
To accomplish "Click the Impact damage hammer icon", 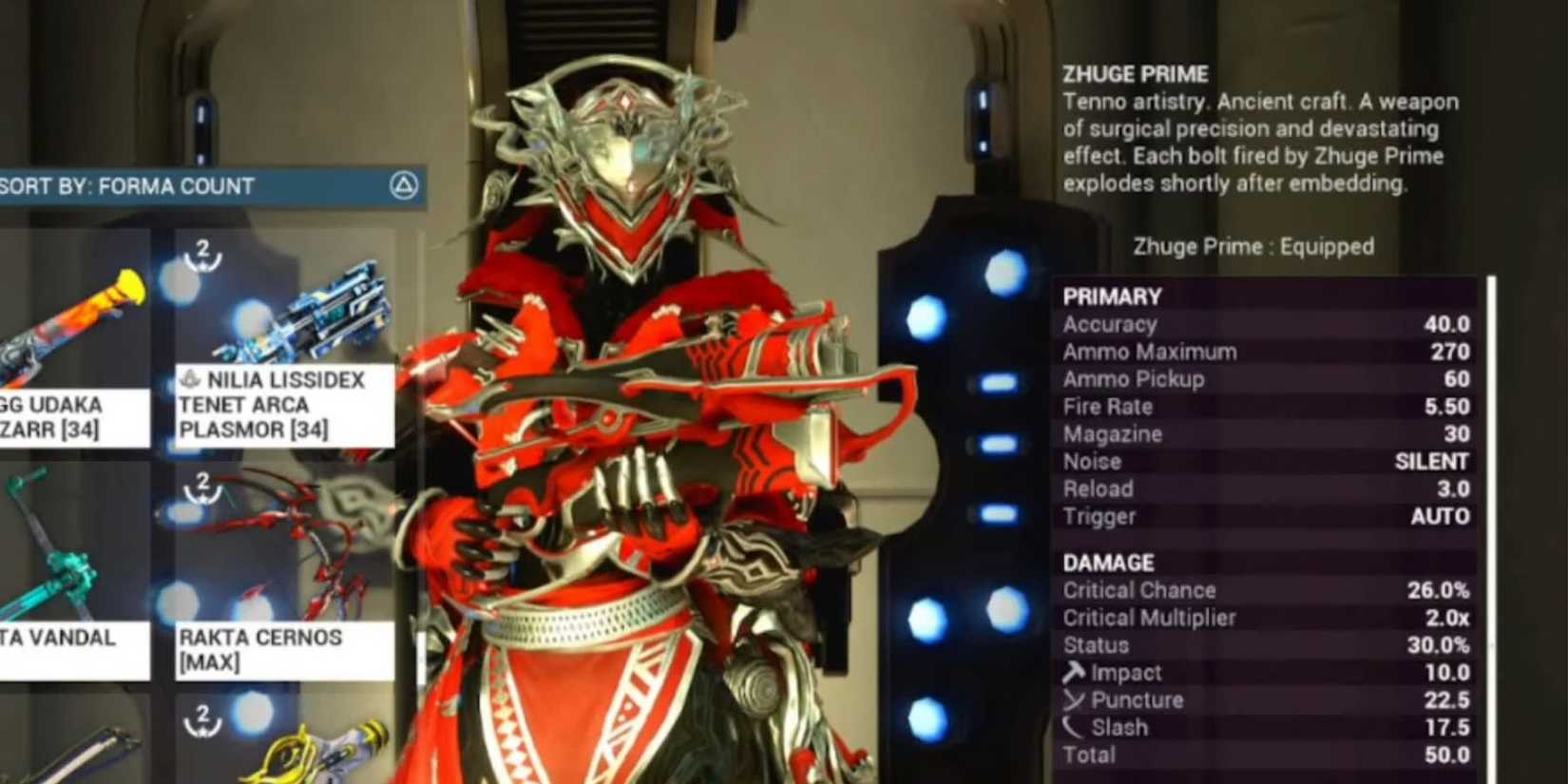I will (x=1077, y=673).
